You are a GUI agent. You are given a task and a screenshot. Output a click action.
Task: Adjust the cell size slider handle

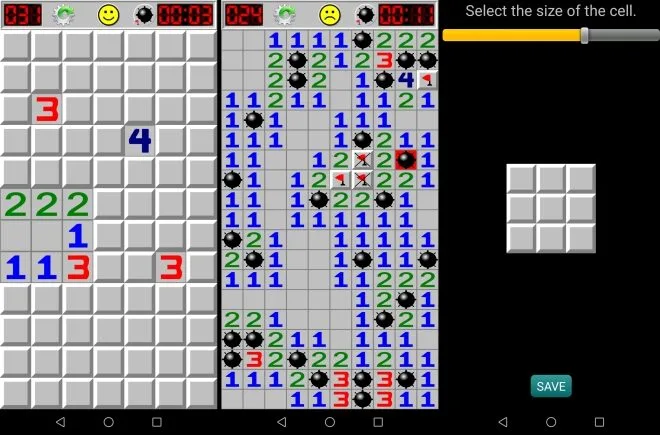(585, 35)
